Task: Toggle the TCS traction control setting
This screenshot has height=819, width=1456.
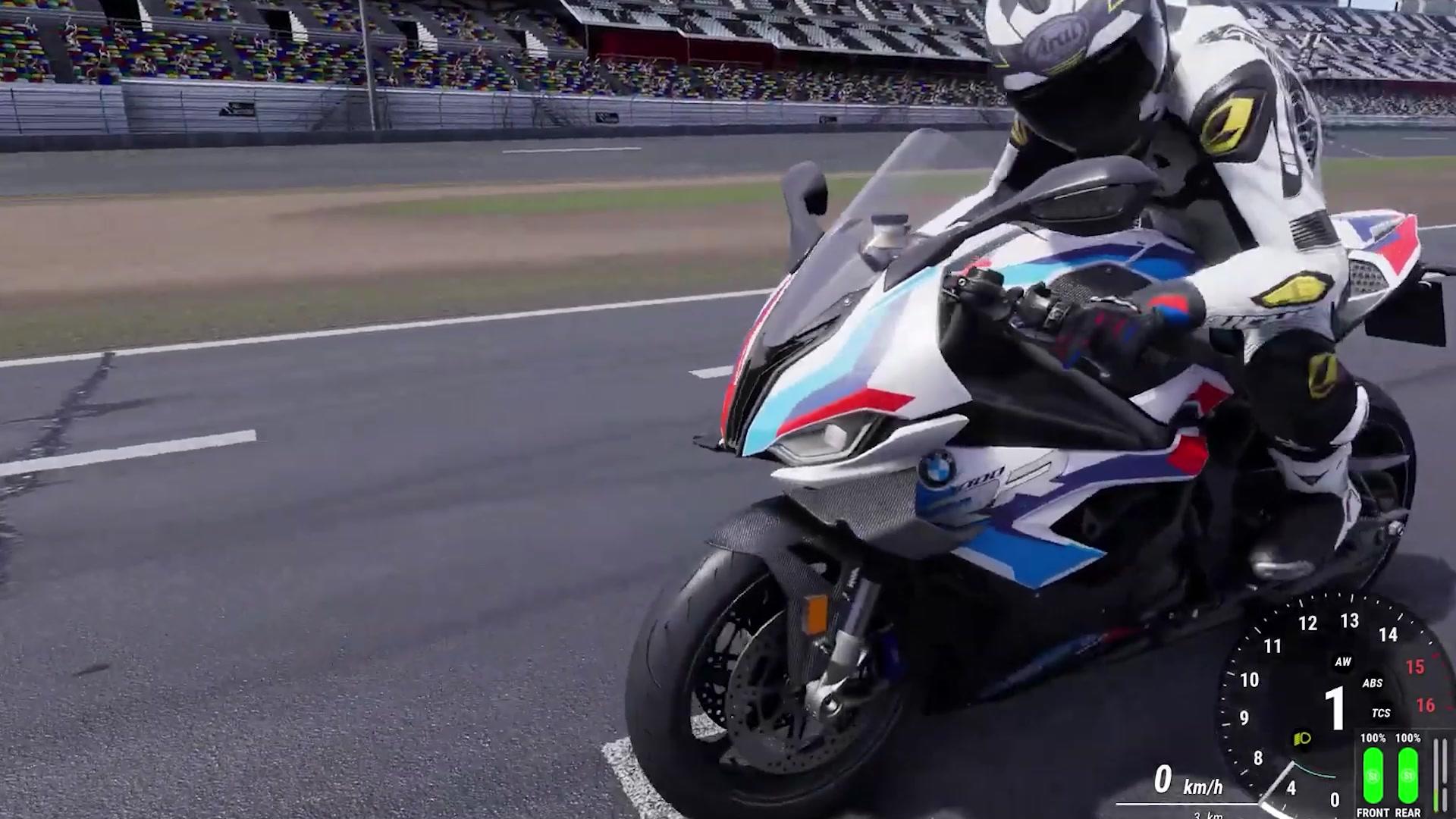Action: [x=1381, y=712]
